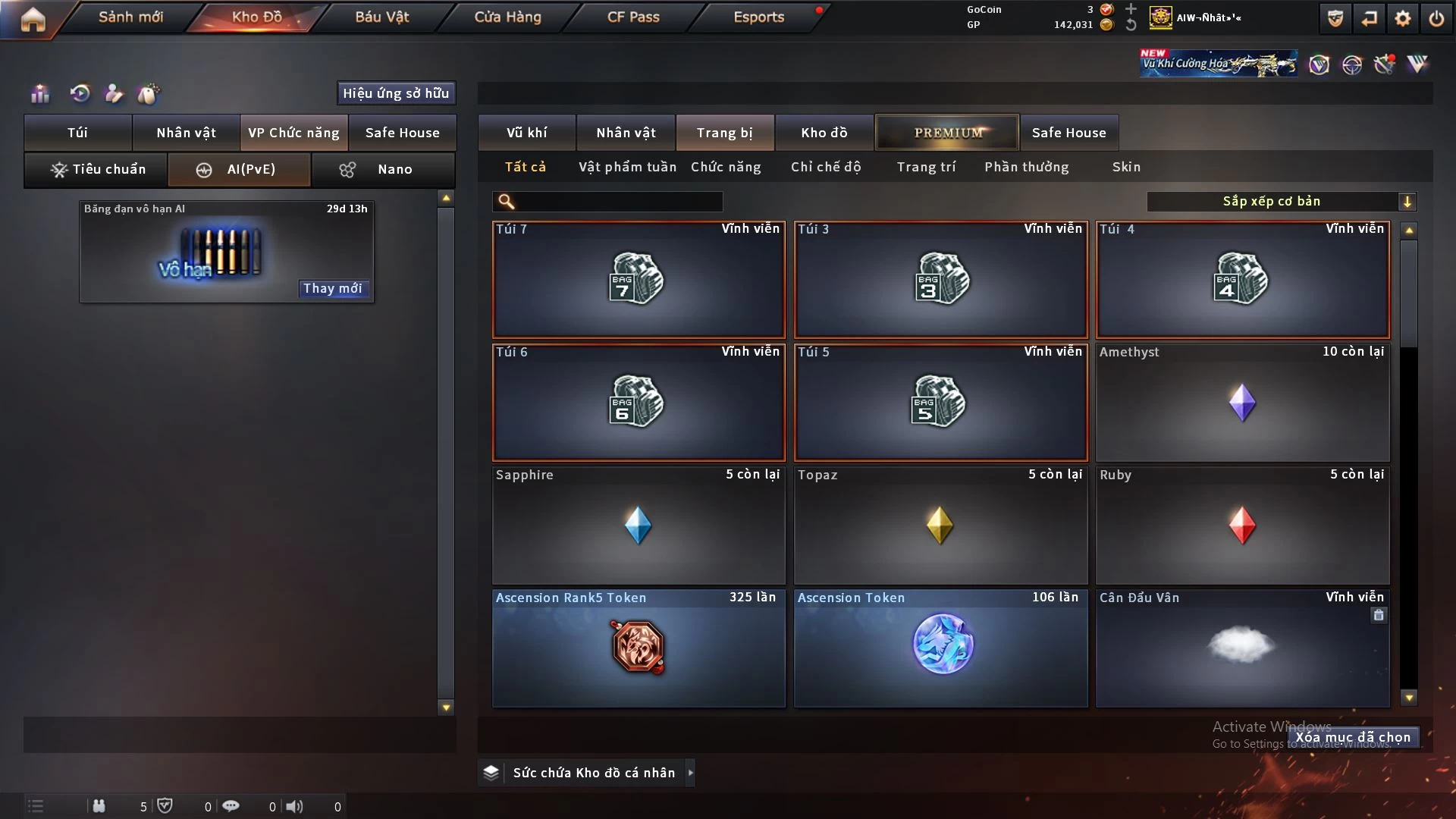This screenshot has width=1456, height=819.
Task: Select the Túi 7 bag item
Action: [639, 279]
